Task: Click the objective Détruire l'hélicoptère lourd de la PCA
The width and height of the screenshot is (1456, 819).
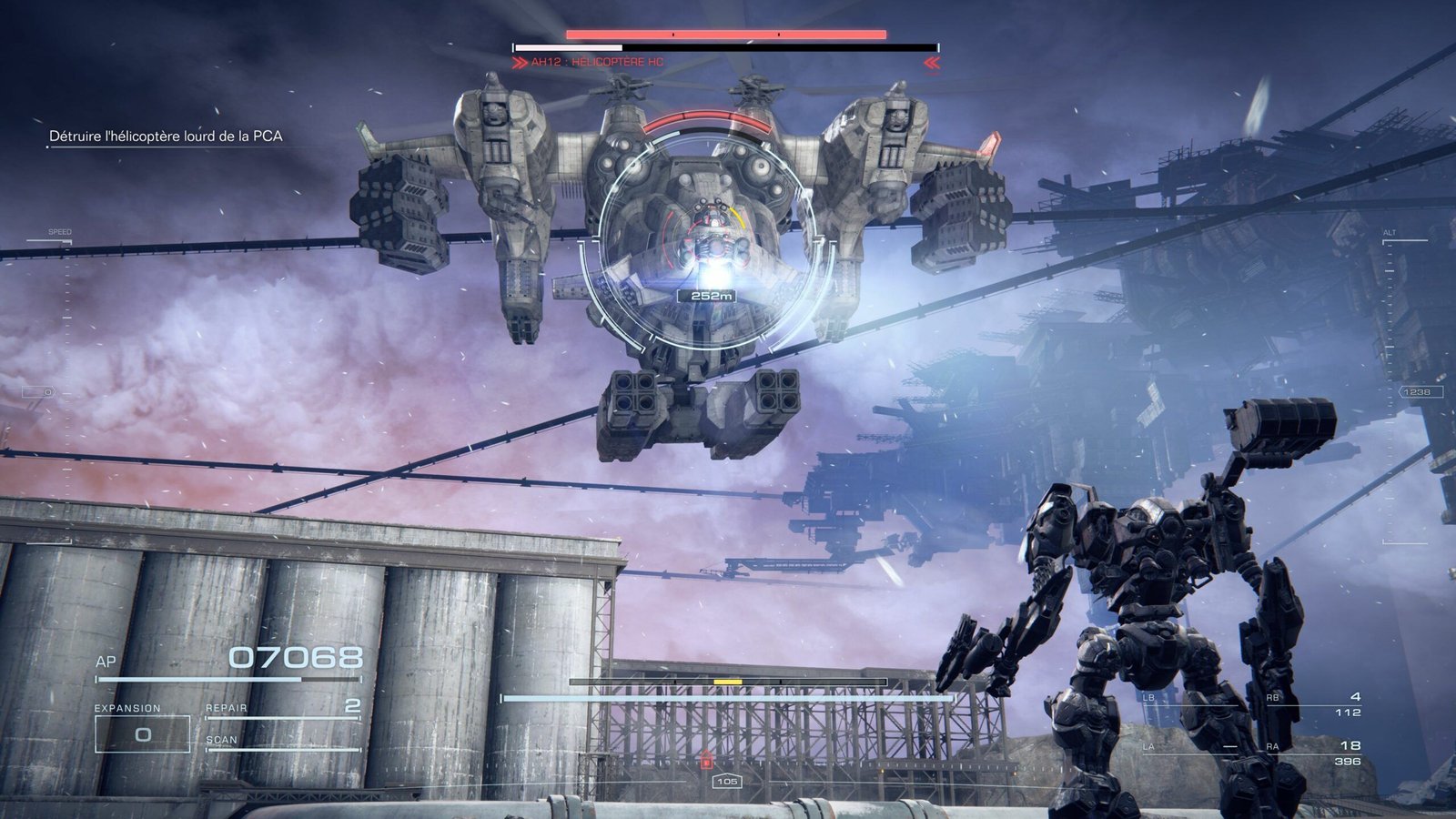Action: tap(165, 135)
